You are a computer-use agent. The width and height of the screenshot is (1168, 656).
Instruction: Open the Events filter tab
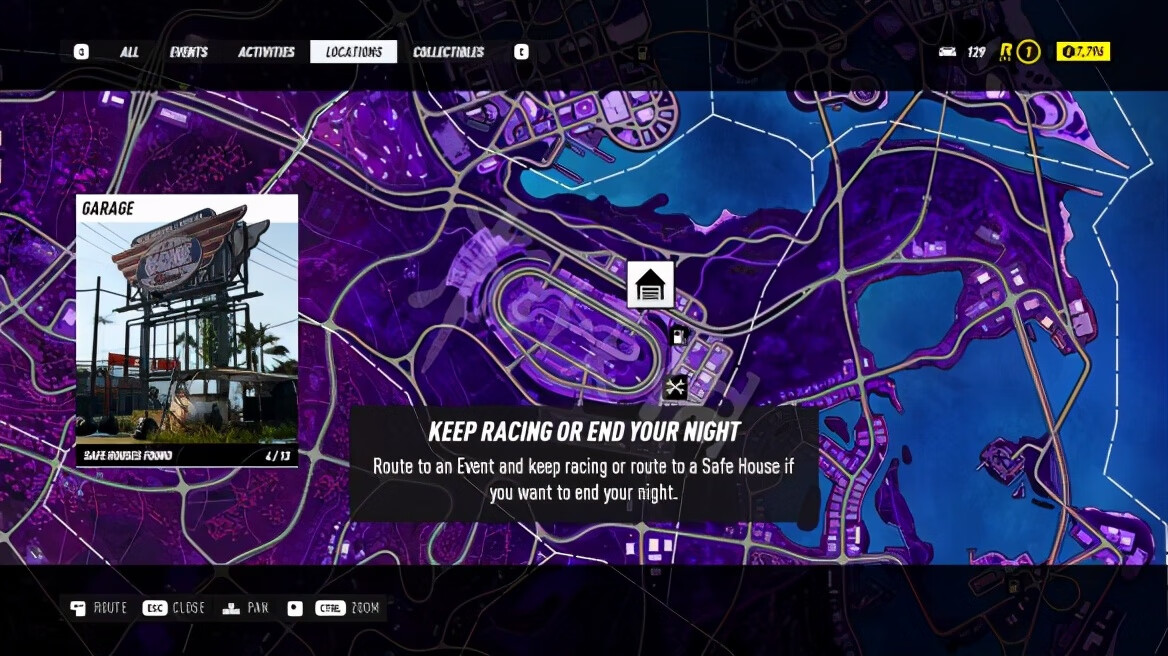point(188,52)
